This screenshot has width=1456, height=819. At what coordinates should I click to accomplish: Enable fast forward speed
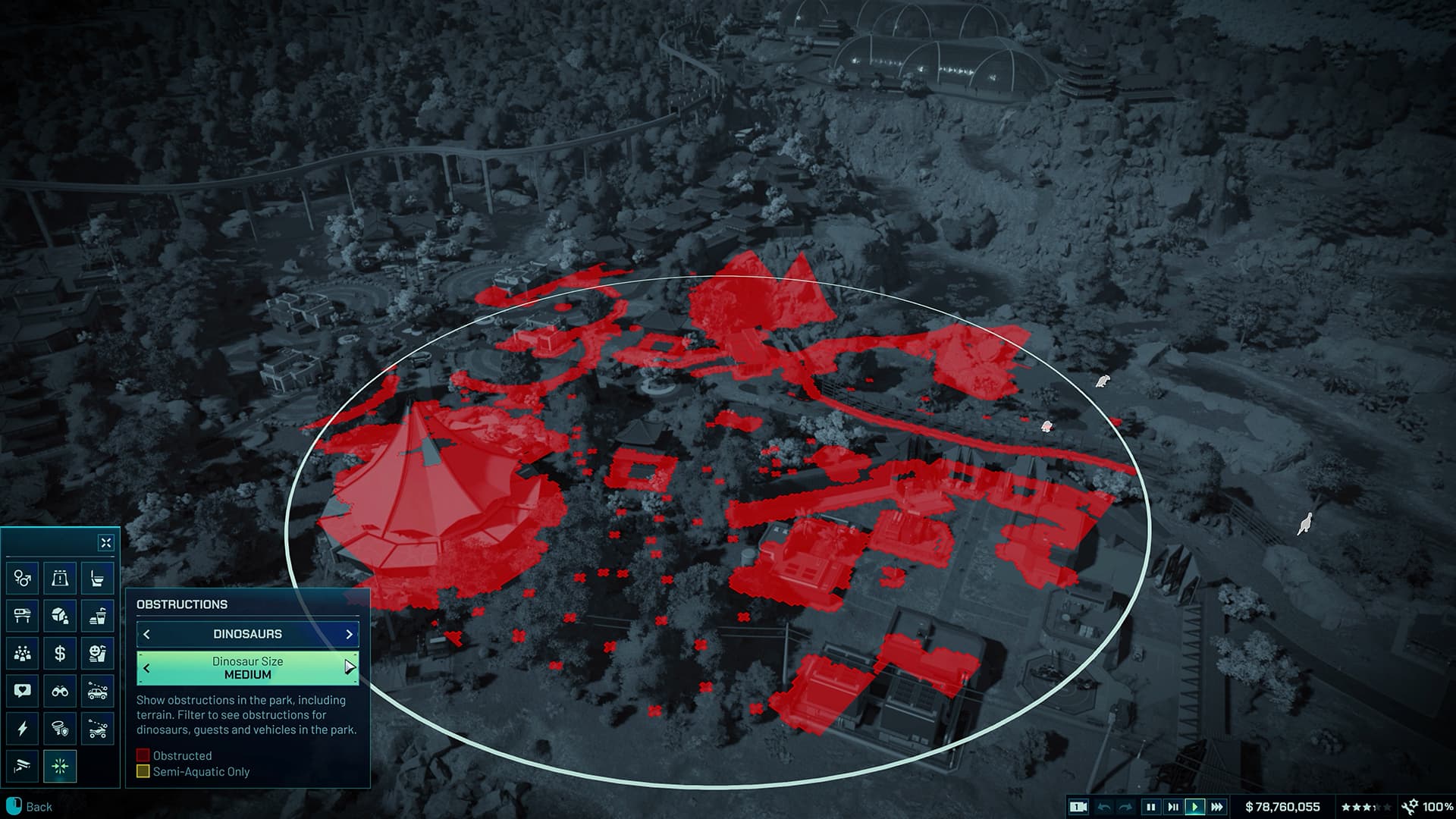pos(1218,808)
